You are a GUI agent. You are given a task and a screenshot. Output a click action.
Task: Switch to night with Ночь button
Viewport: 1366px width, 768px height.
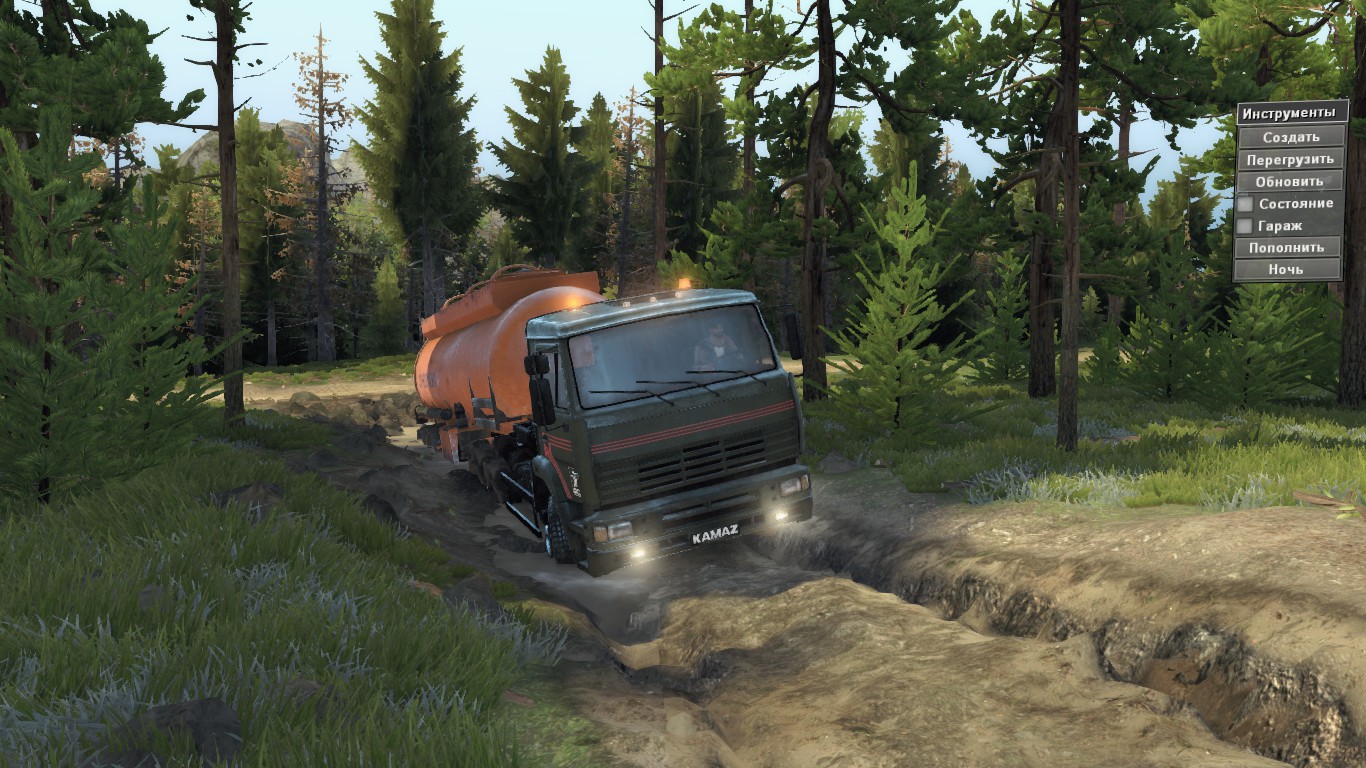coord(1286,269)
